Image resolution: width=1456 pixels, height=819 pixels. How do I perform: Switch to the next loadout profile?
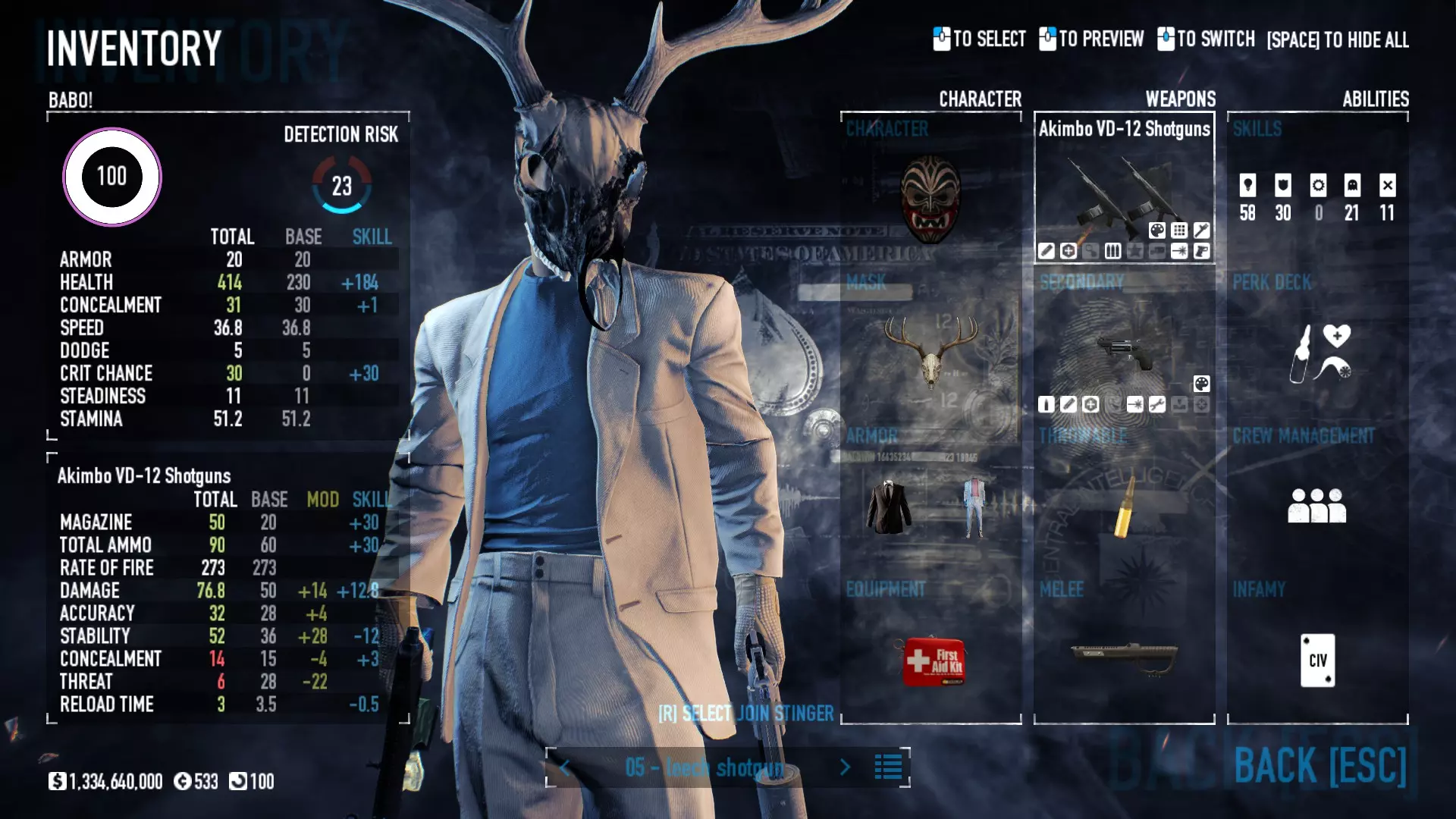click(846, 767)
